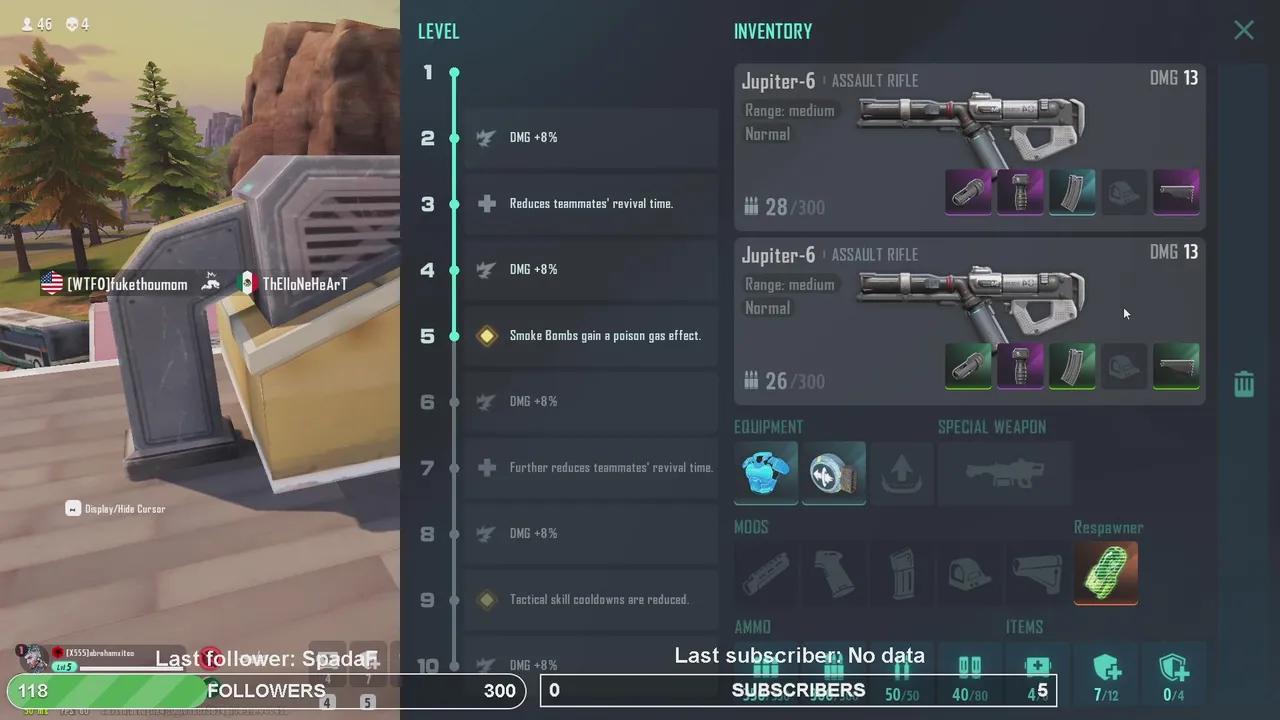The image size is (1280, 720).
Task: Expand level 9 tactical skill cooldown perk
Action: click(x=590, y=599)
